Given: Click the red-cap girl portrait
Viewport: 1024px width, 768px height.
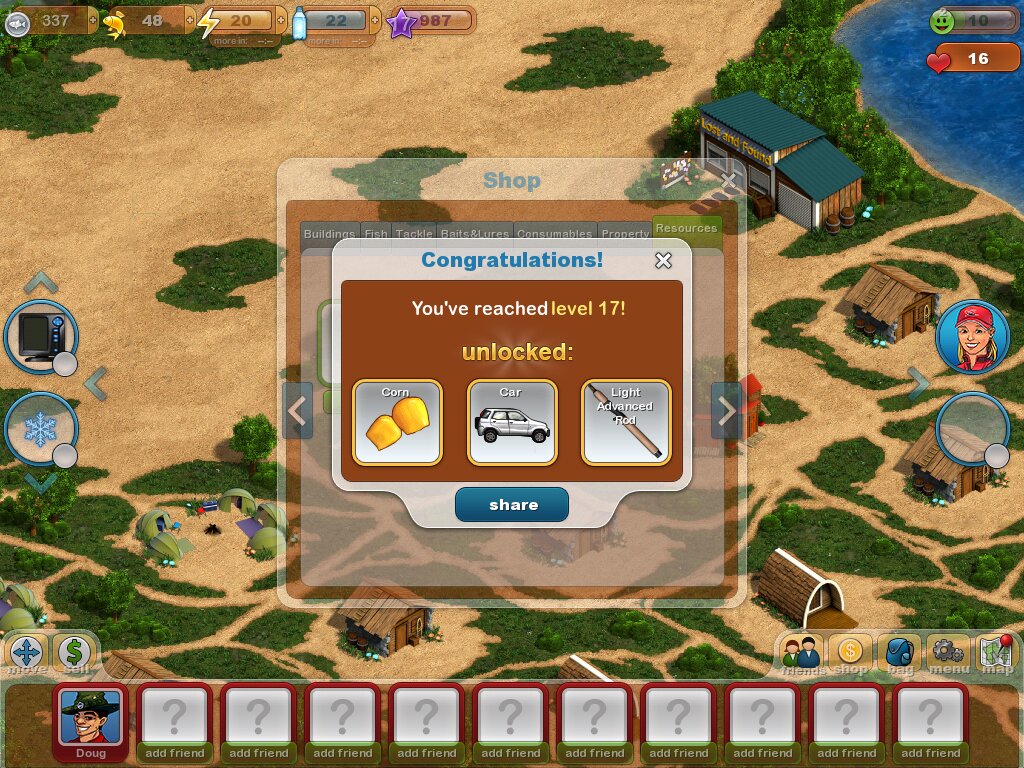Looking at the screenshot, I should pos(972,337).
